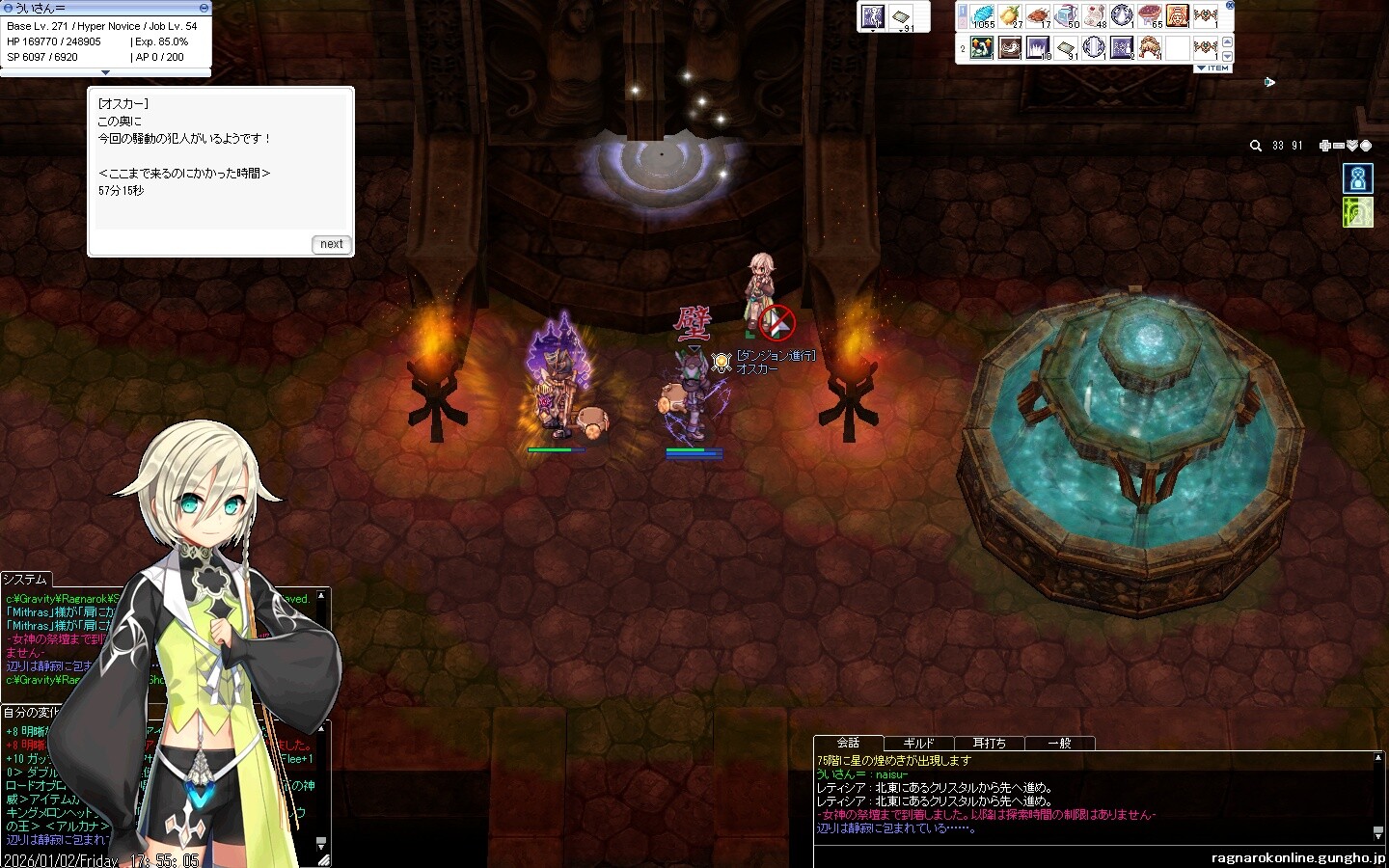Use the blue feather item with 1055 count
Image resolution: width=1389 pixels, height=868 pixels.
(983, 16)
